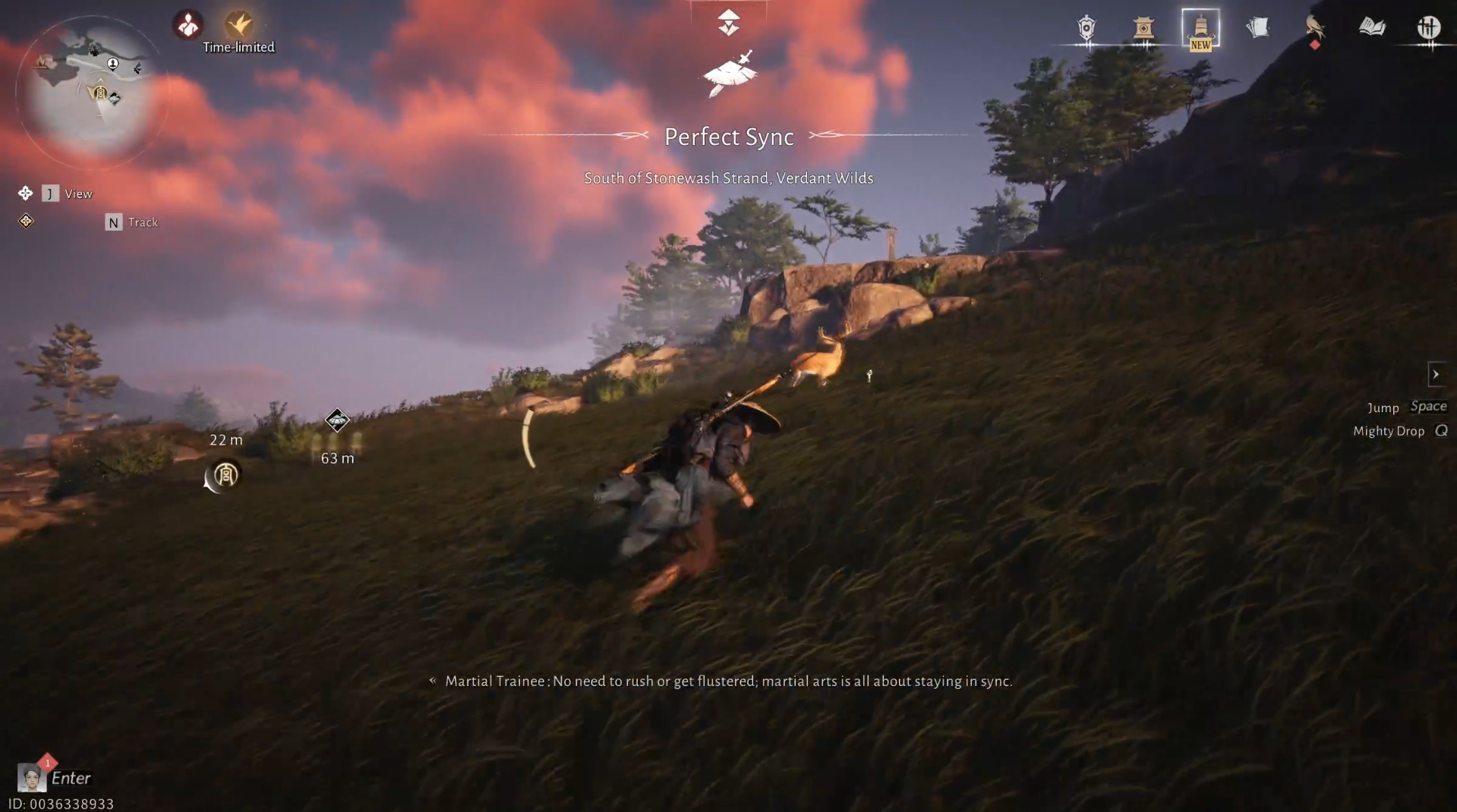The image size is (1457, 812).
Task: Click the stacked cards icon in top bar
Action: click(x=1258, y=27)
